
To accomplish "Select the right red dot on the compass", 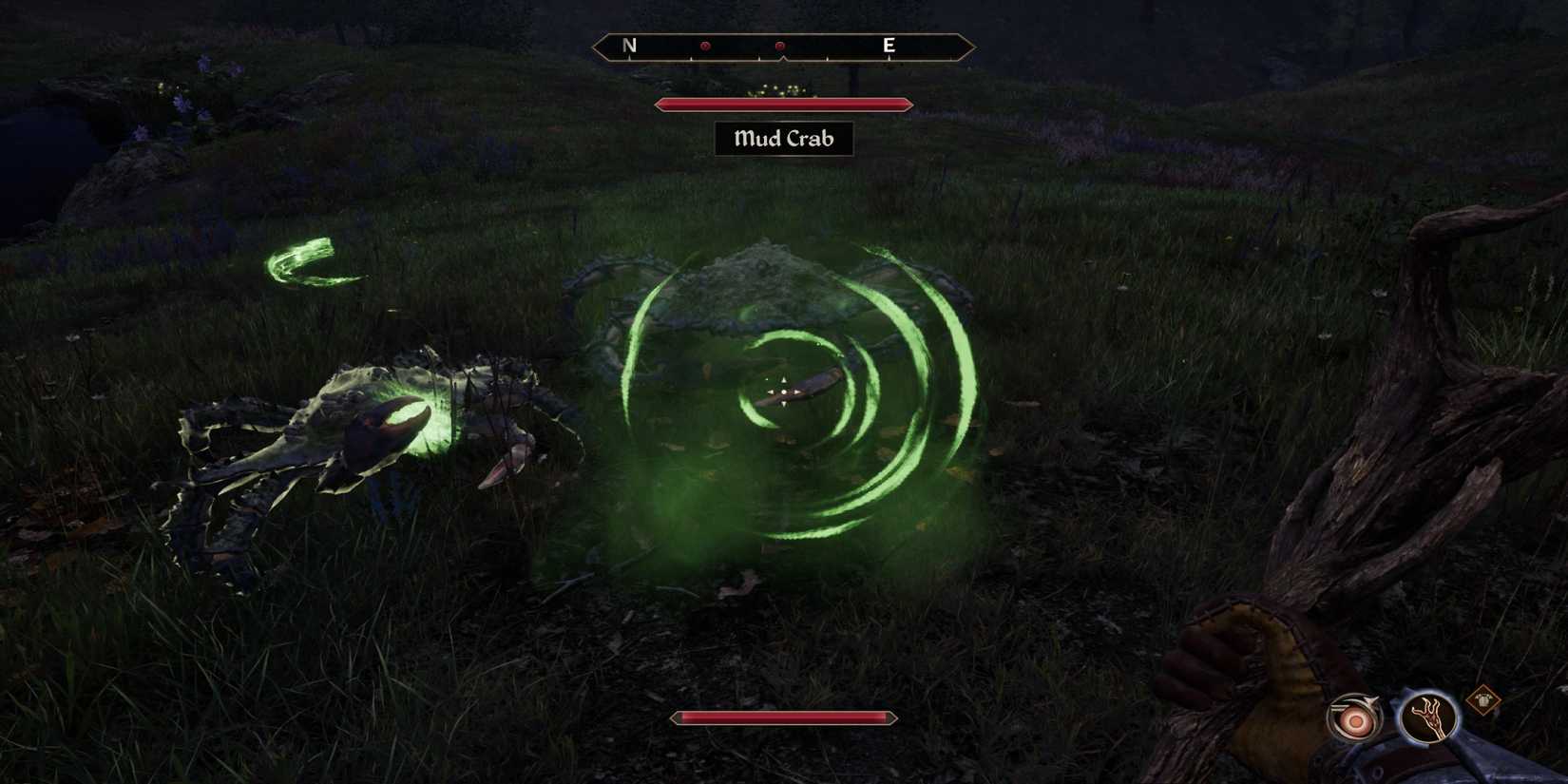I will tap(780, 44).
